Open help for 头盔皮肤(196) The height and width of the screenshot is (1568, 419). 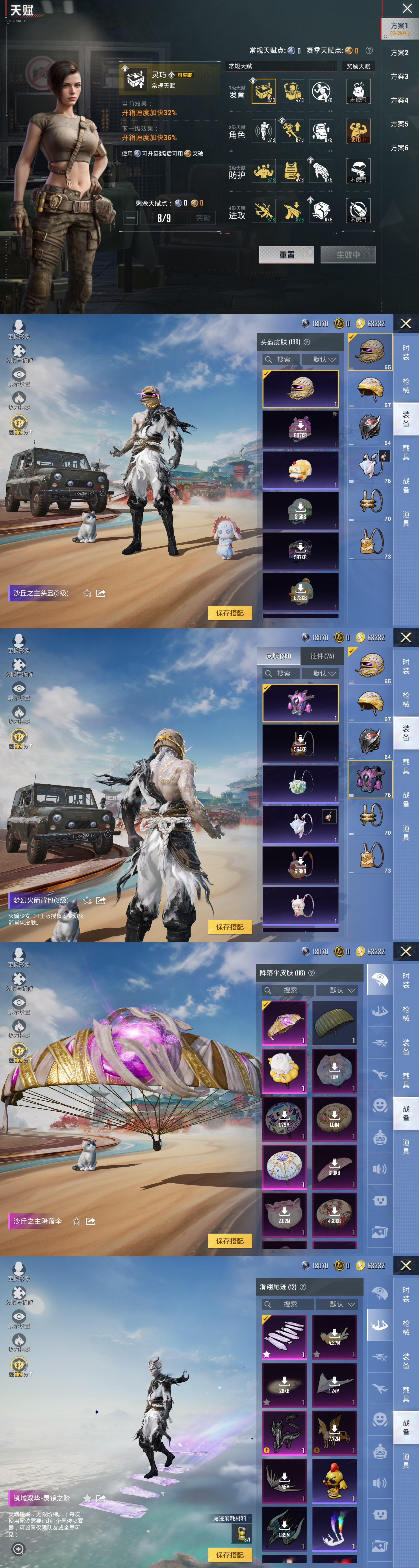coord(307,342)
